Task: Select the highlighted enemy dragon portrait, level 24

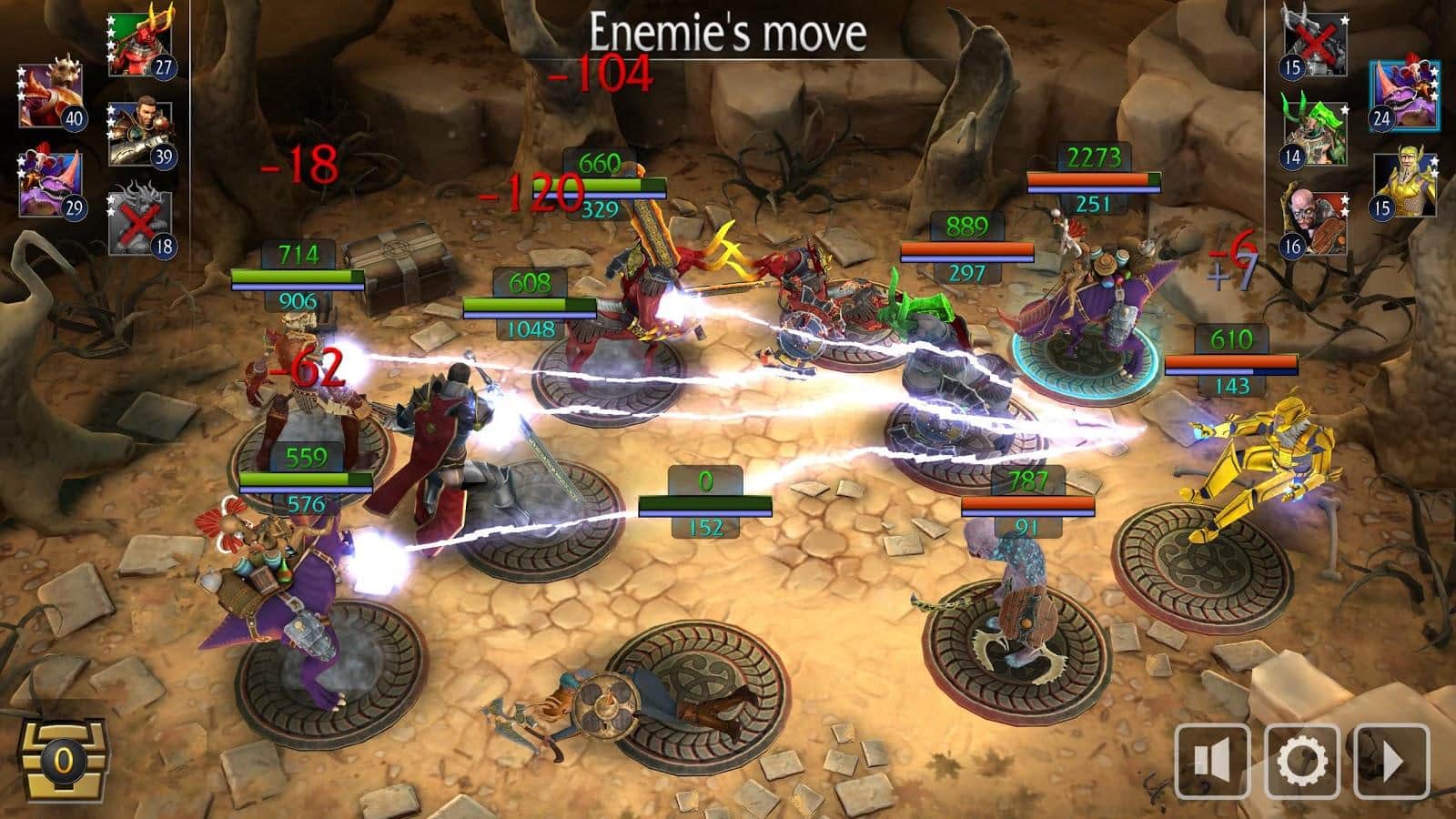Action: coord(1405,96)
